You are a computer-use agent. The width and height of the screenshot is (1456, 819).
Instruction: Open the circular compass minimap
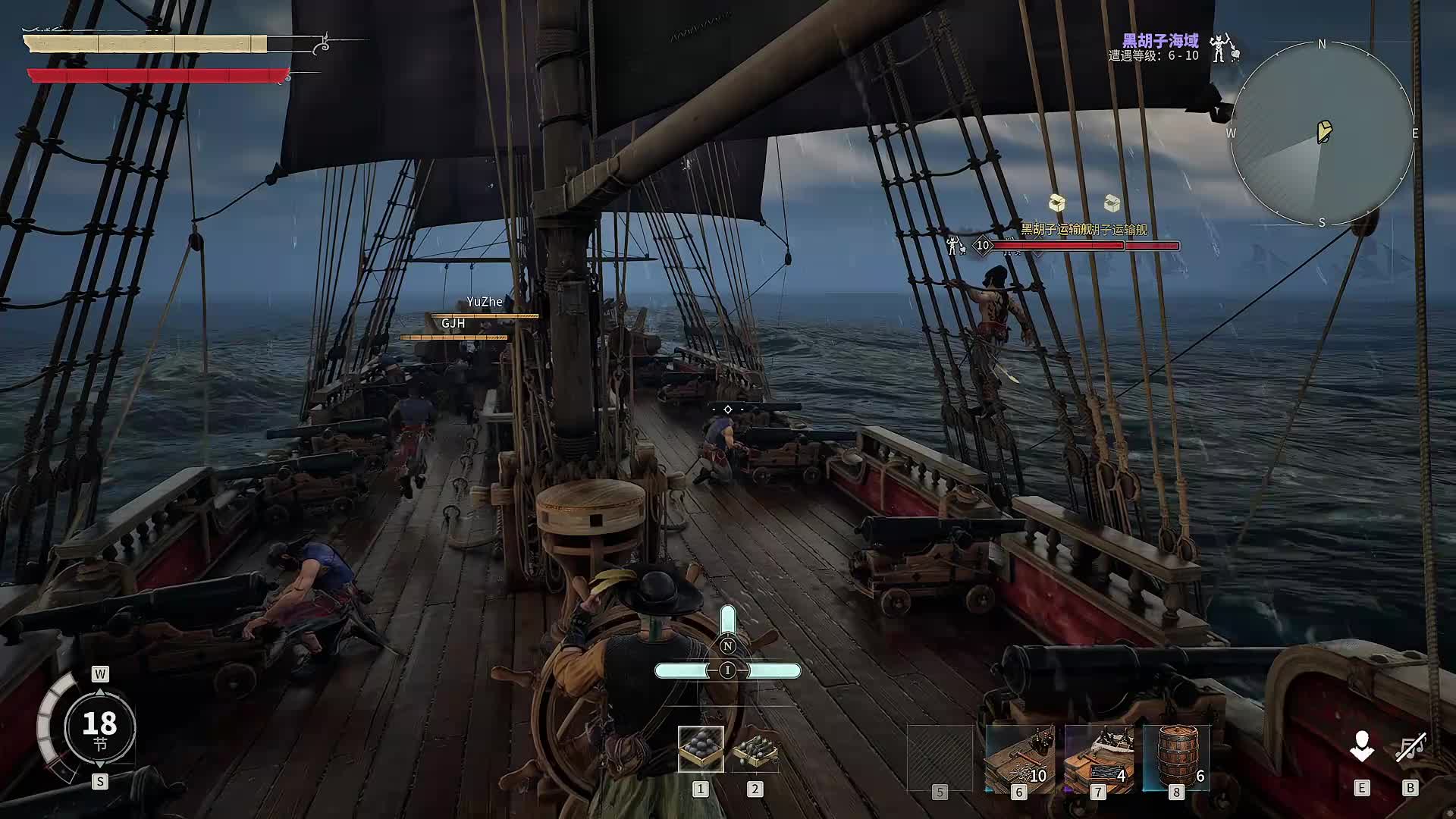(x=1322, y=133)
